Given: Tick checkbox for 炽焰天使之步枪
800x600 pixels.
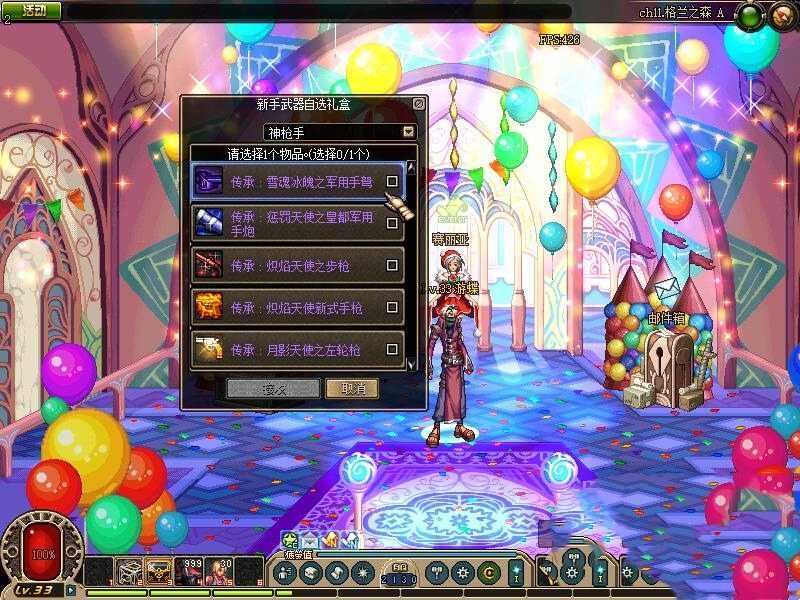Looking at the screenshot, I should pyautogui.click(x=393, y=266).
